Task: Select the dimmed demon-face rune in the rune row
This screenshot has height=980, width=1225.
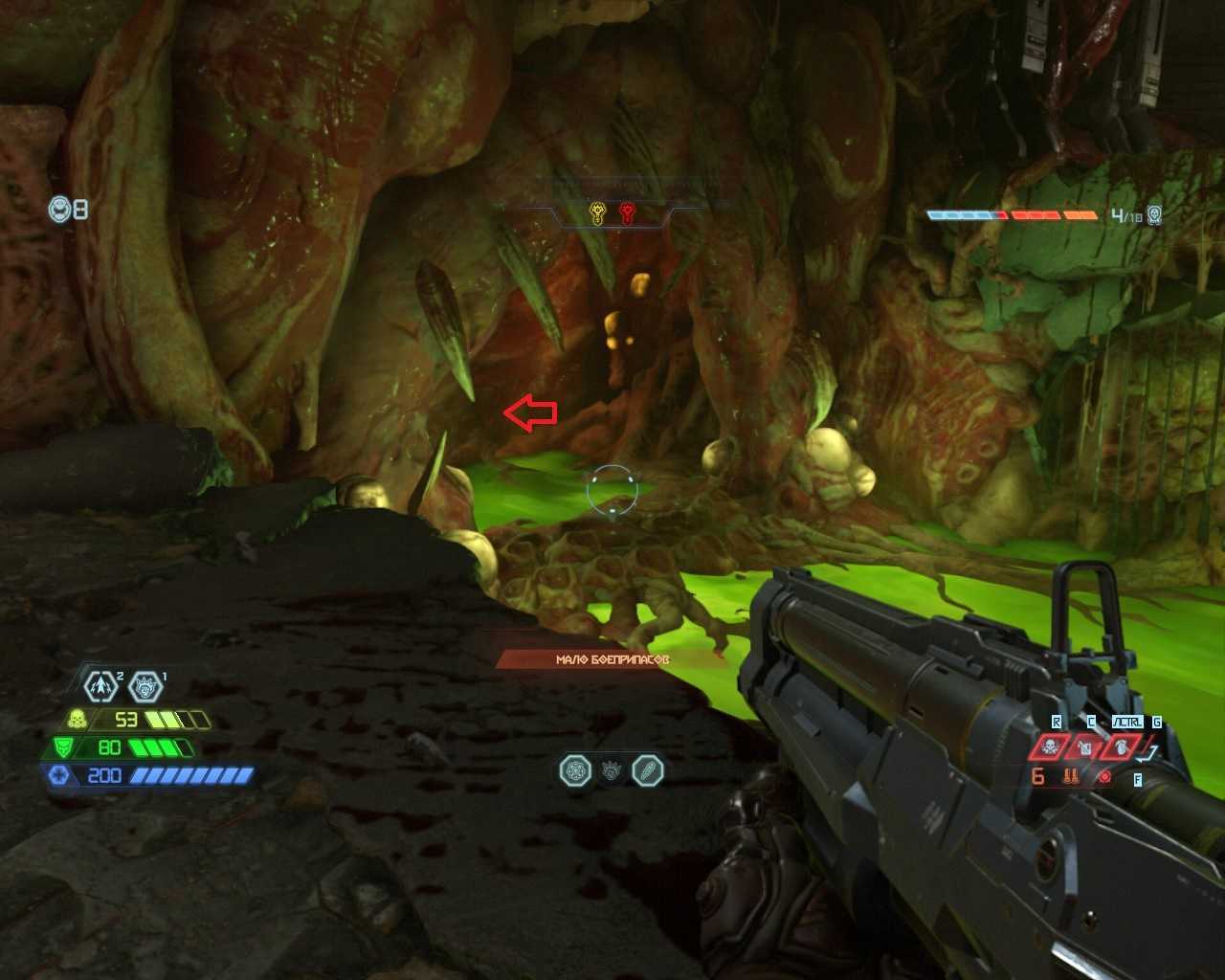Action: (x=612, y=770)
